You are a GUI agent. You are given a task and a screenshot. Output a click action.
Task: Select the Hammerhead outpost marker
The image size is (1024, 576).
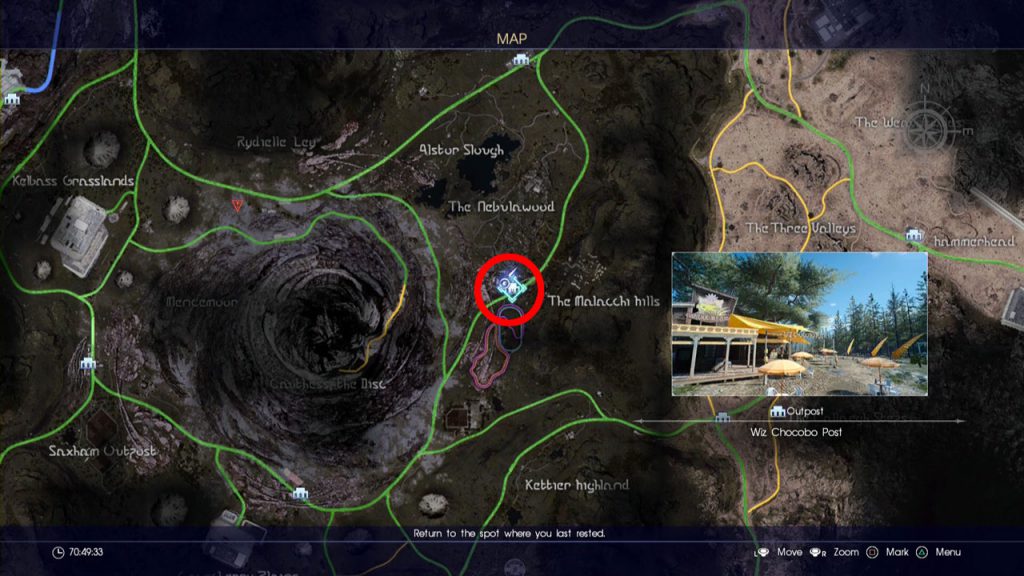(912, 235)
